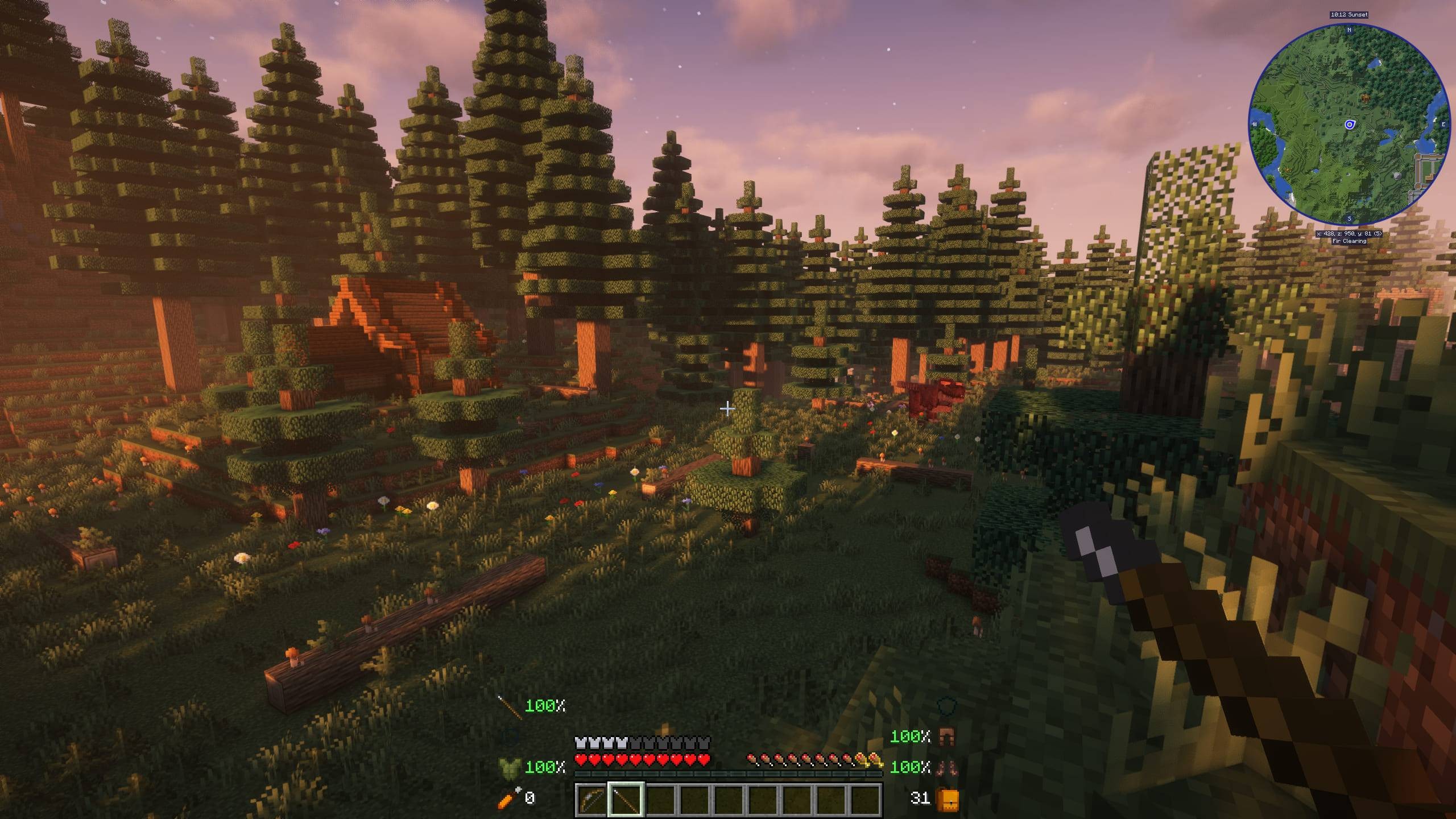
Task: Click the circular minimap
Action: [x=1349, y=124]
